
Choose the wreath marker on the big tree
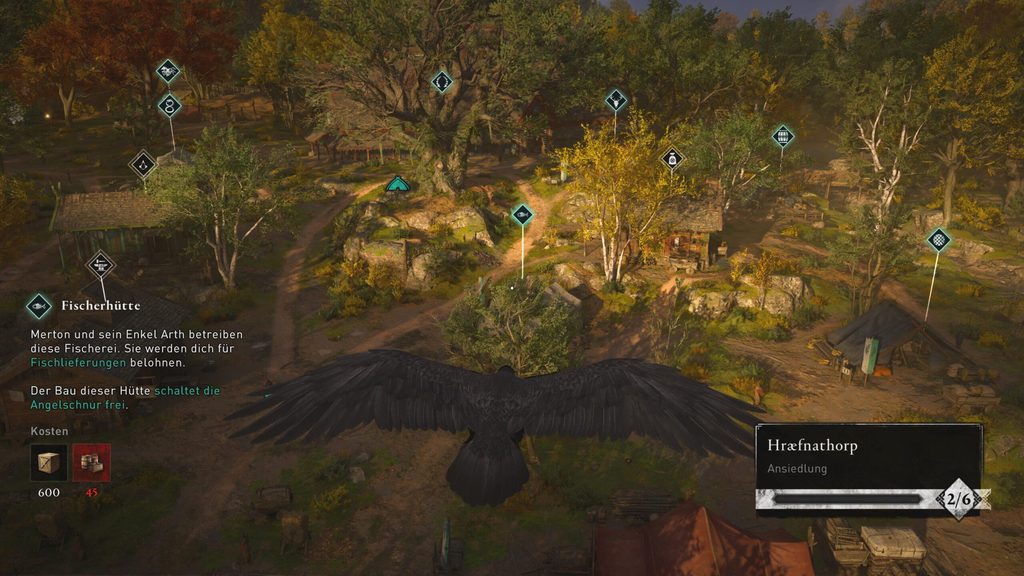[x=442, y=81]
